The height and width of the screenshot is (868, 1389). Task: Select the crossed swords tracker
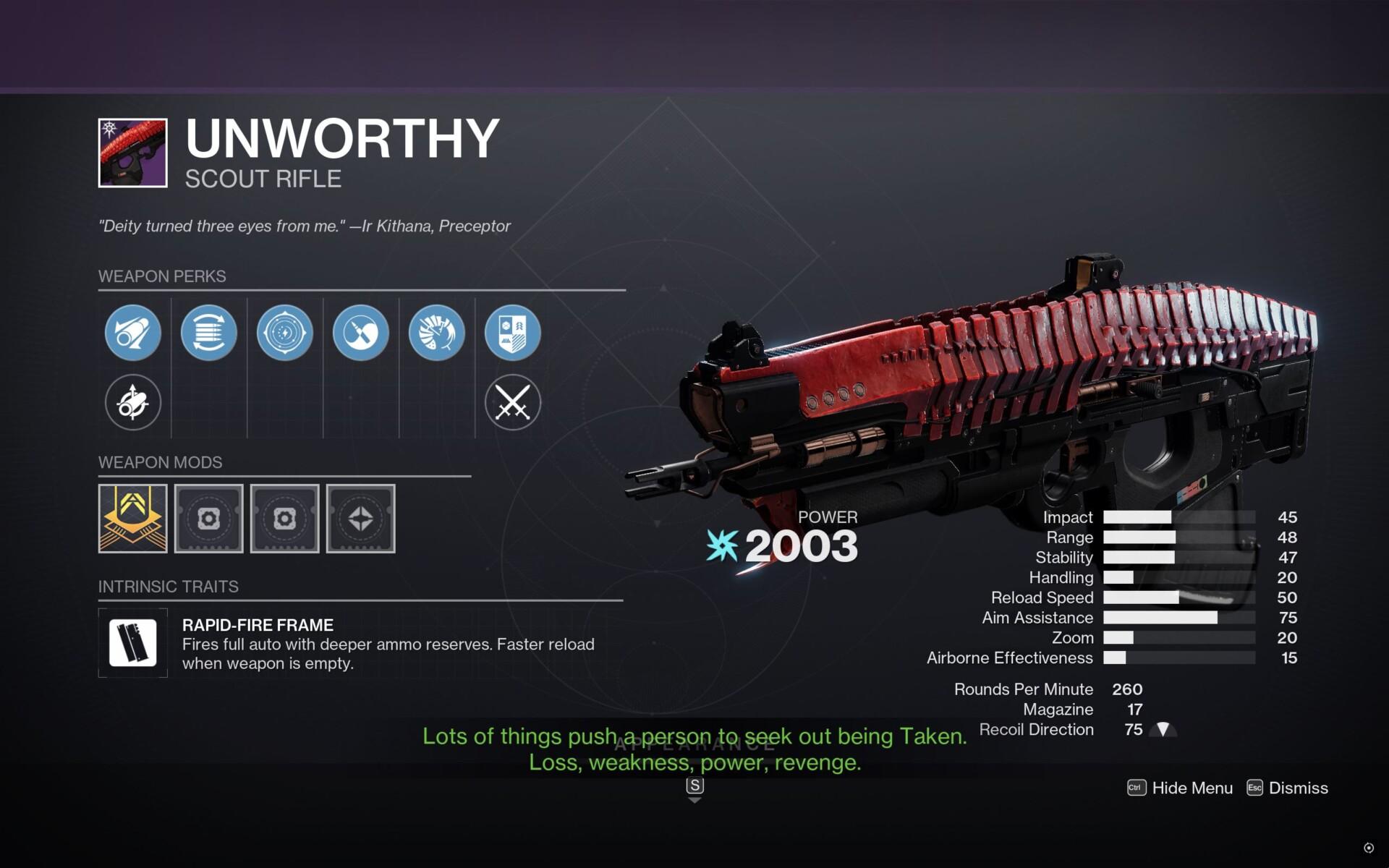512,402
